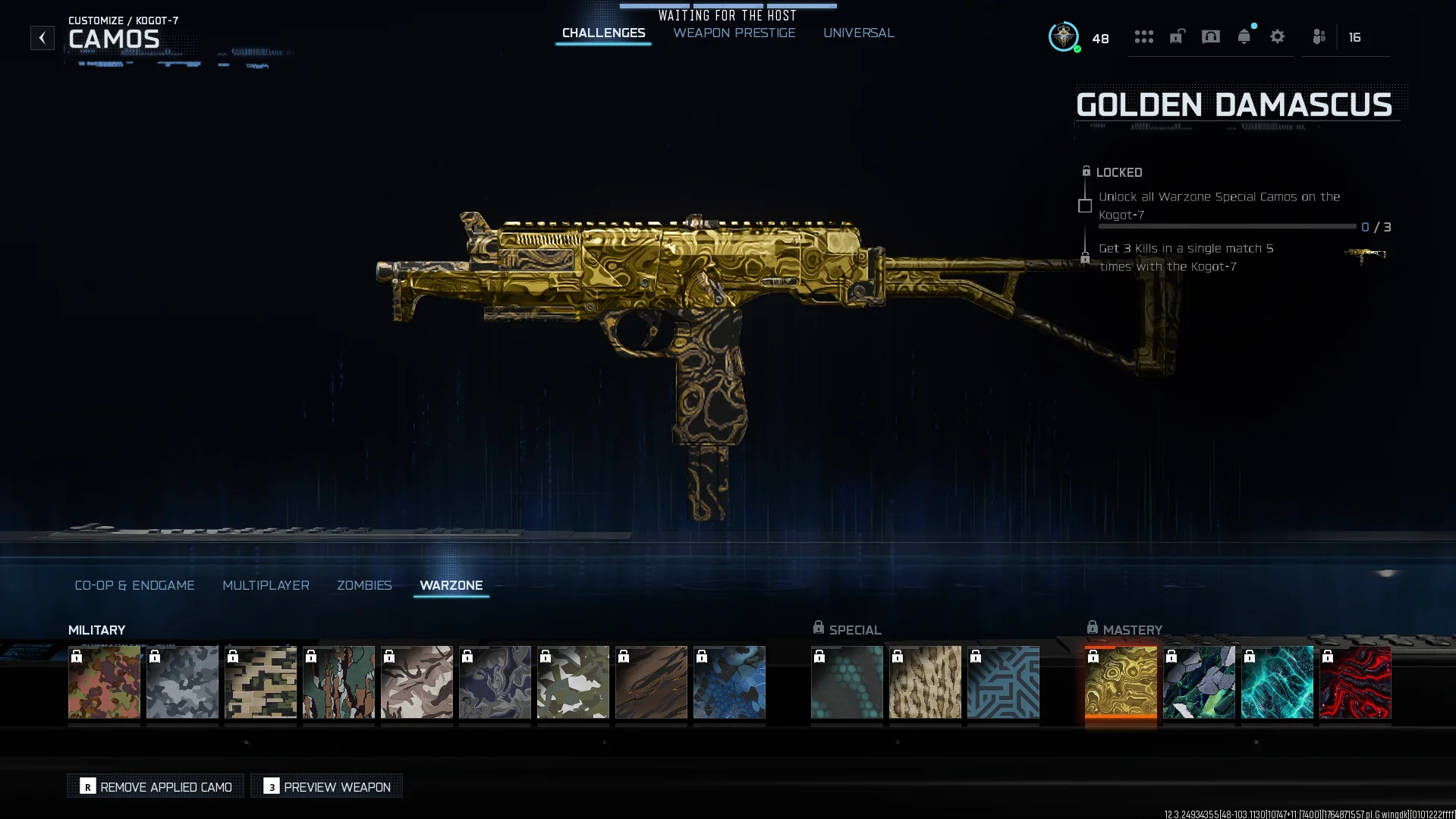This screenshot has height=819, width=1456.
Task: Open the settings gear icon
Action: coord(1277,37)
